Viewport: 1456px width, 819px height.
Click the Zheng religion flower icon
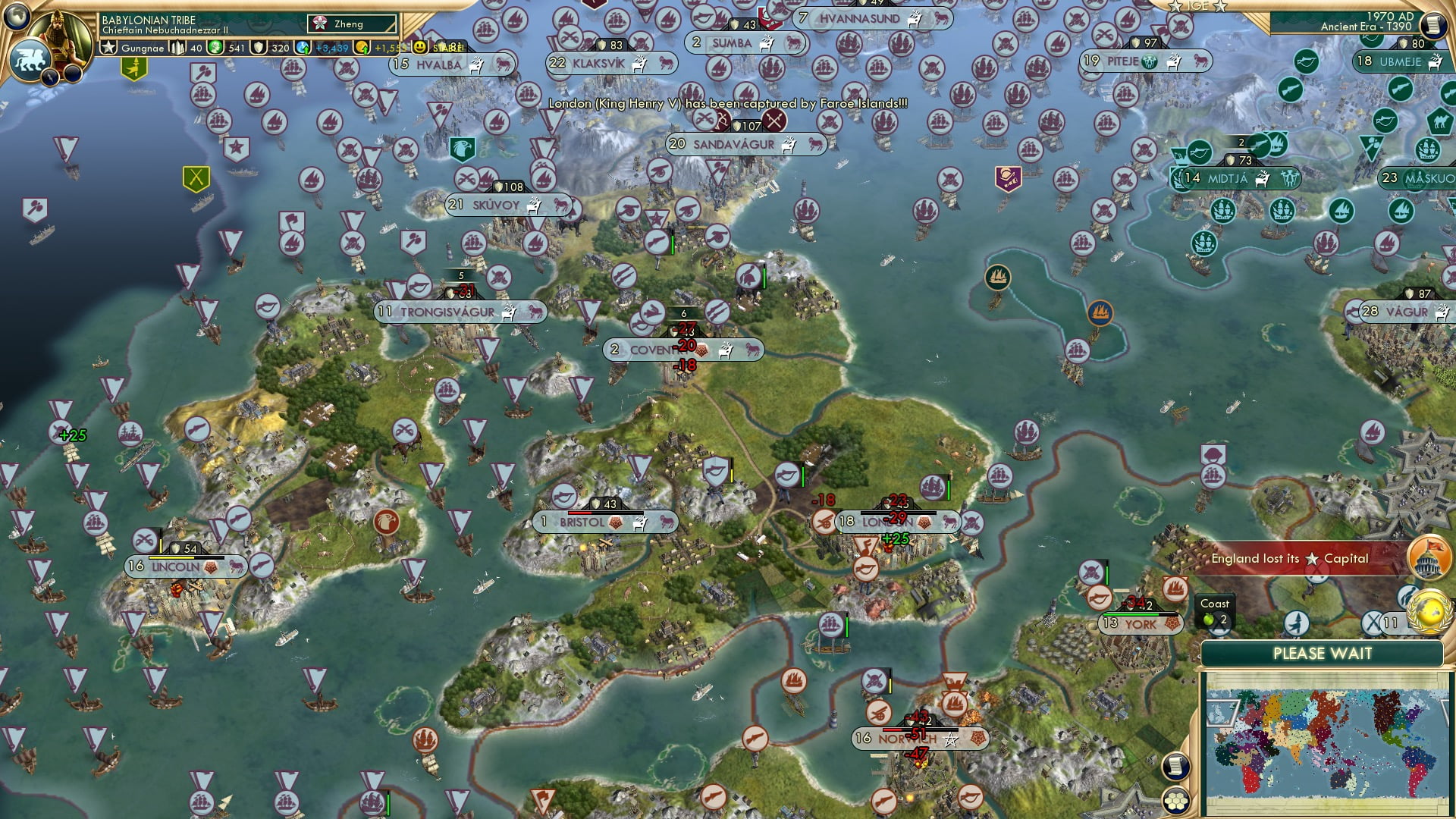[320, 25]
